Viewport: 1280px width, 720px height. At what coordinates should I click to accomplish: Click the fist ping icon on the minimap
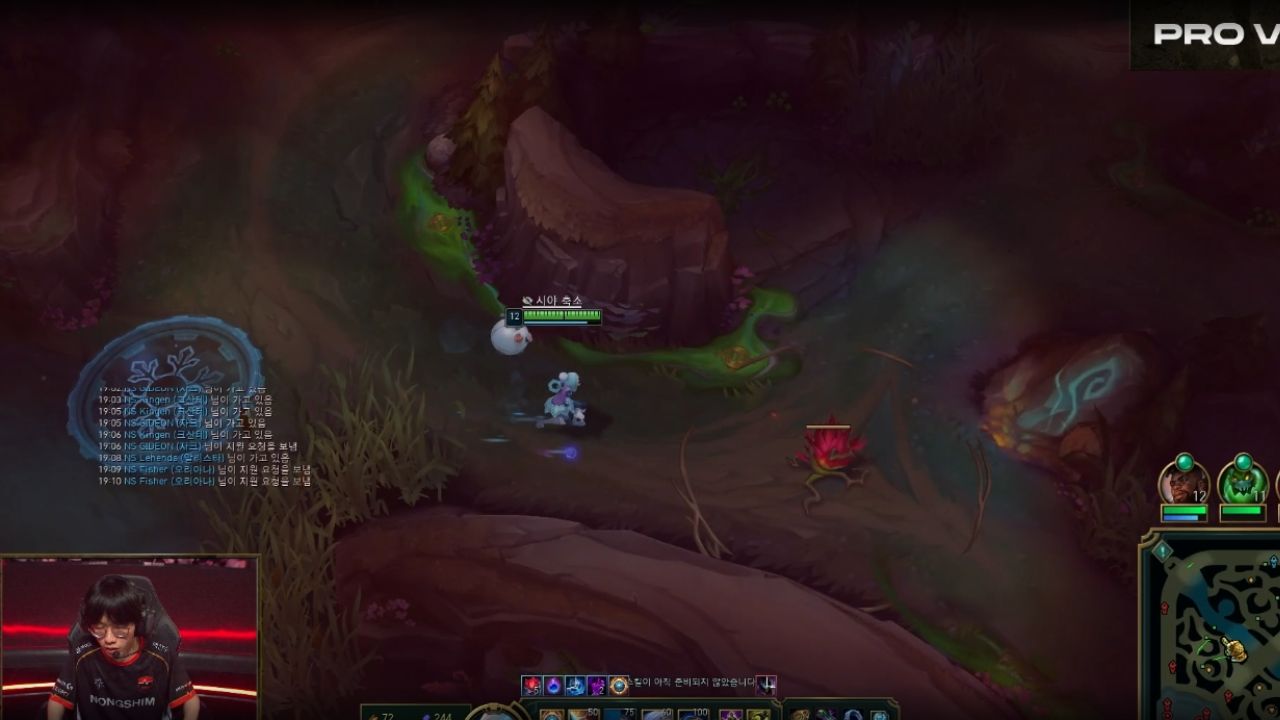[1235, 650]
